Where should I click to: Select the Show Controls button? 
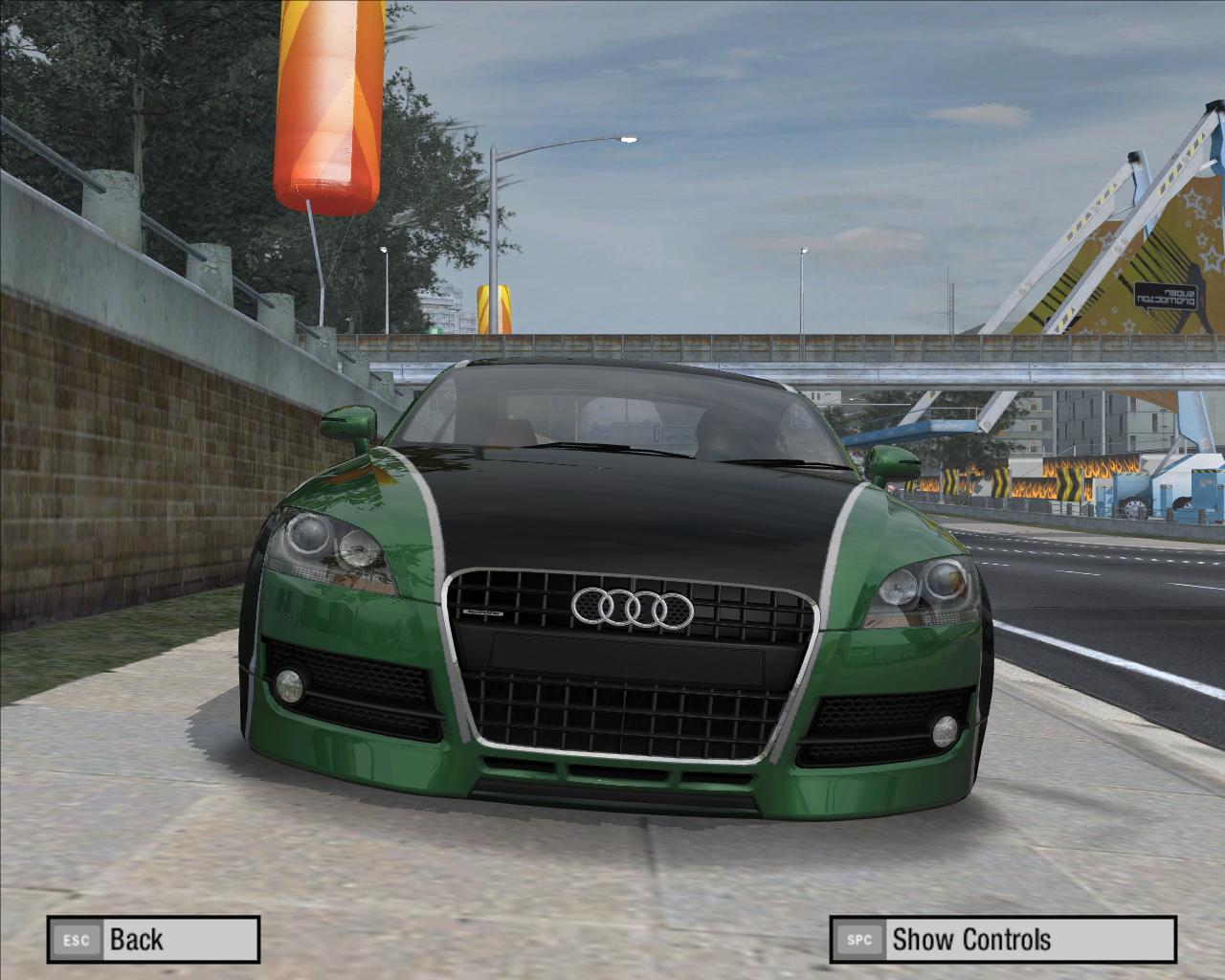[1002, 939]
